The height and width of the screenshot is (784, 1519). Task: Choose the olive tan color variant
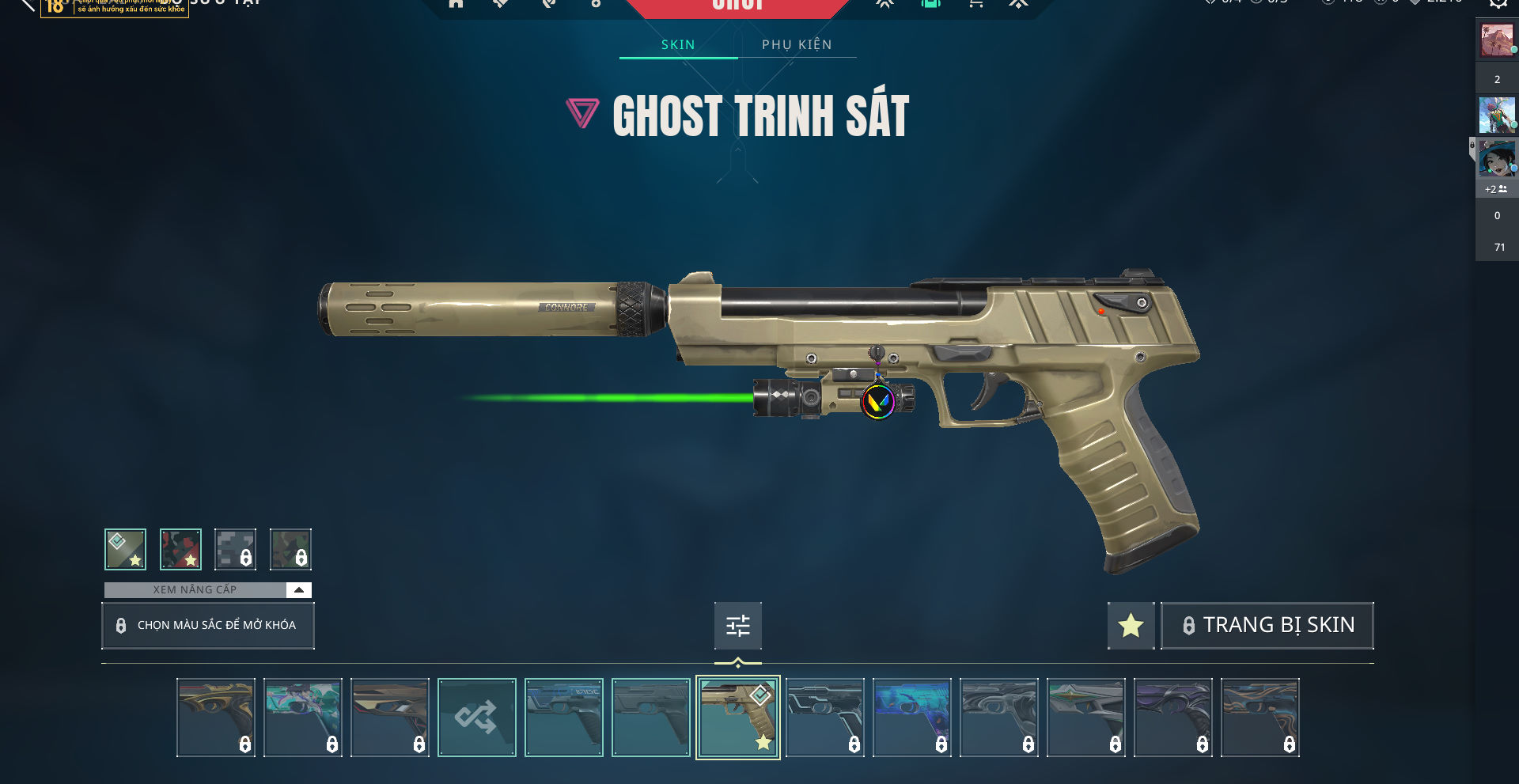125,549
